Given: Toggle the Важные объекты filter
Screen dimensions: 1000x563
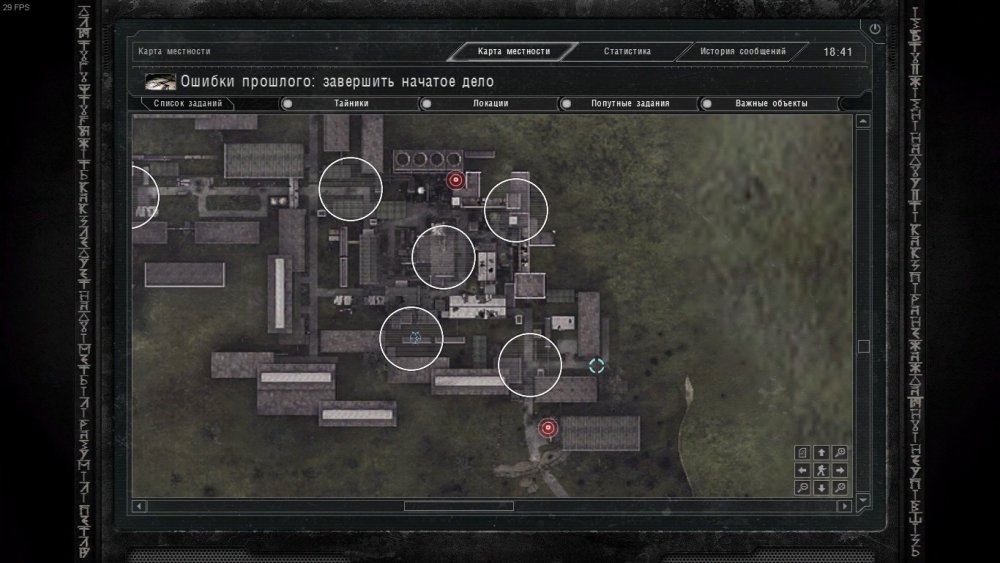Looking at the screenshot, I should [x=770, y=103].
